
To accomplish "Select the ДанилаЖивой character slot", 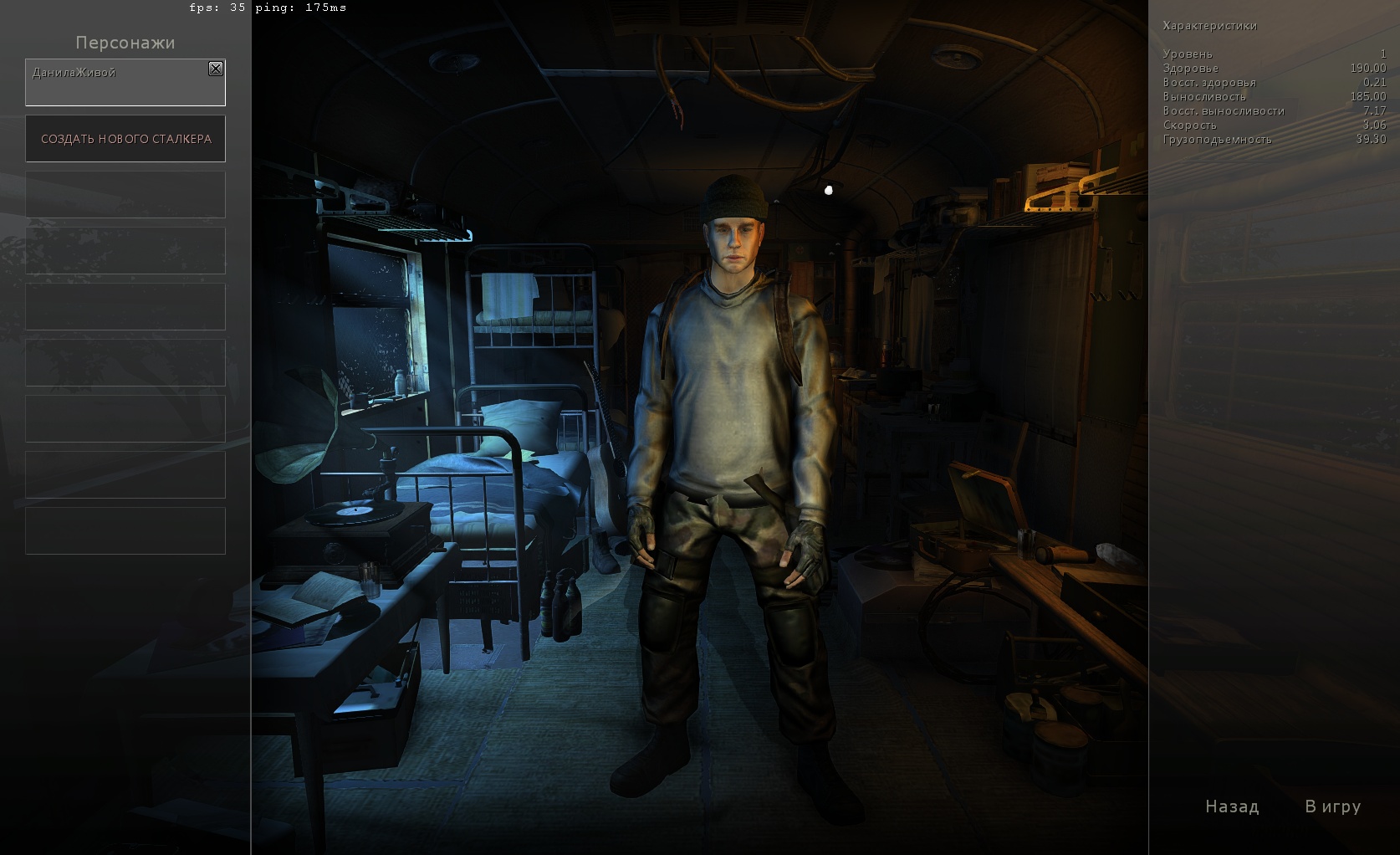I will coord(117,84).
